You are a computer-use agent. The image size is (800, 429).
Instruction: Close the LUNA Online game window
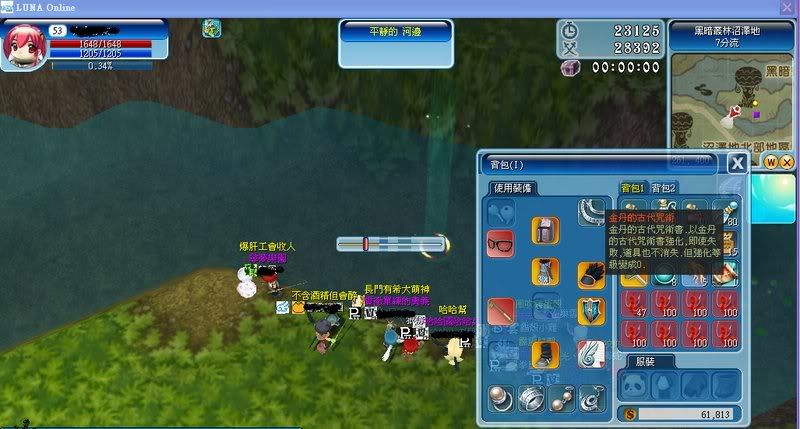pyautogui.click(x=787, y=7)
